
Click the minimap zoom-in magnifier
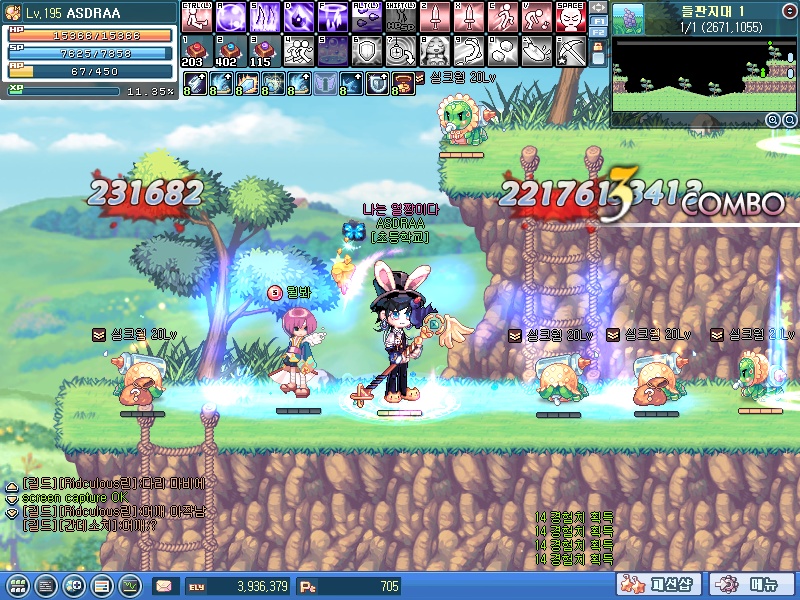click(773, 120)
